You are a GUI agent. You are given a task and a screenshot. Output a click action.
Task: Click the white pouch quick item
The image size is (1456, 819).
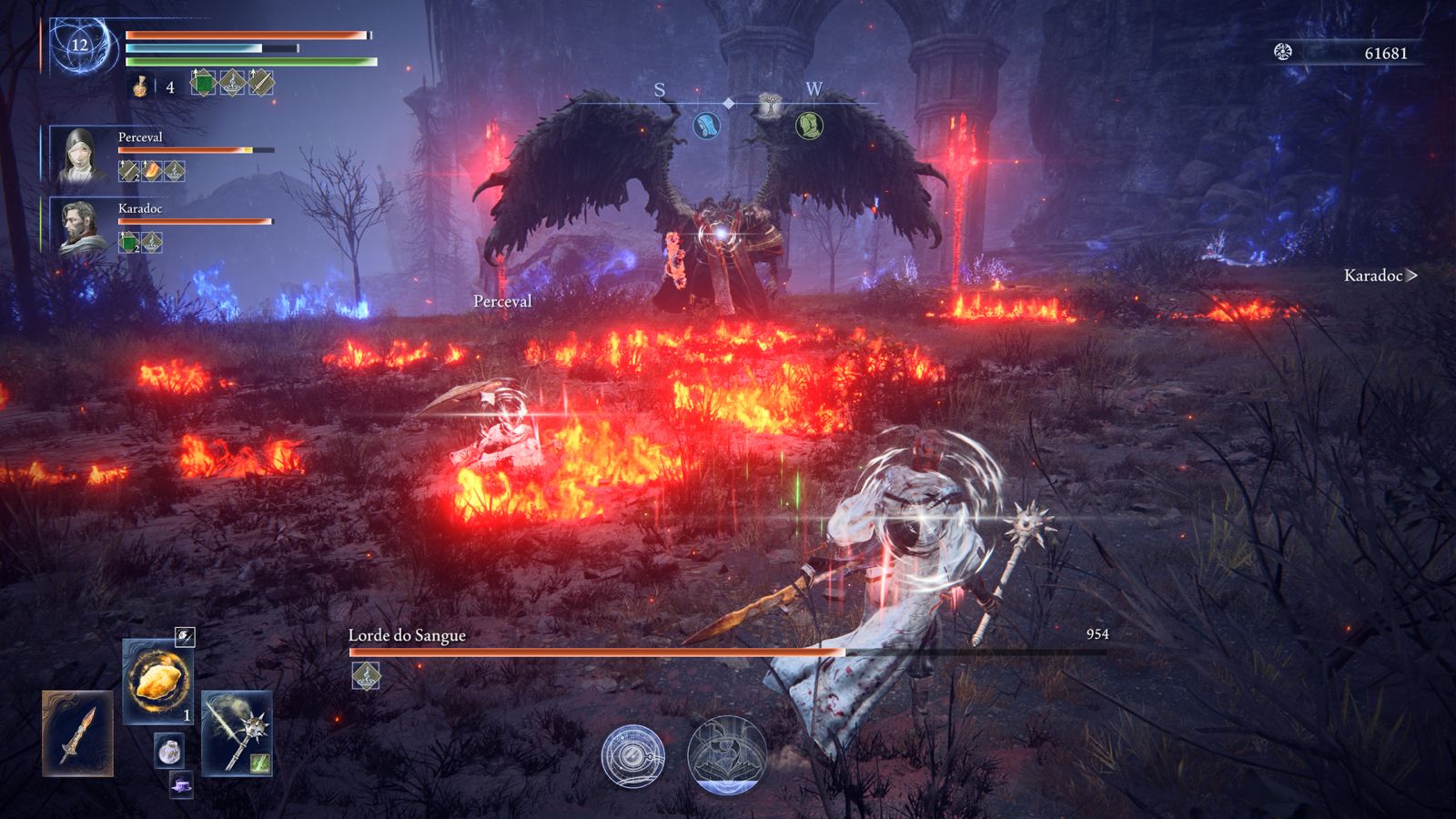point(168,751)
